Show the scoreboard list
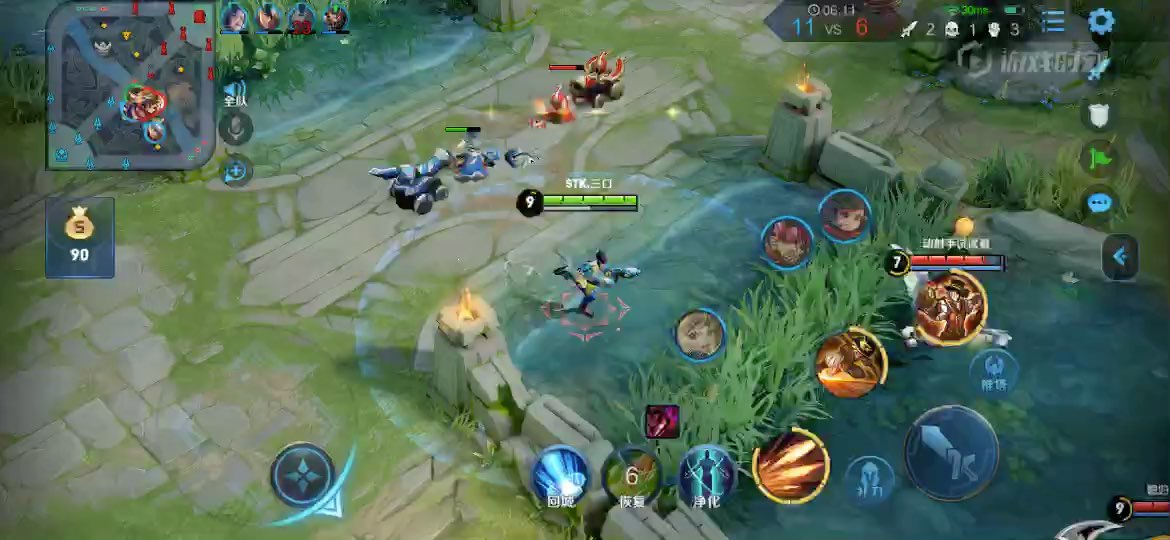The width and height of the screenshot is (1170, 540). (1053, 21)
